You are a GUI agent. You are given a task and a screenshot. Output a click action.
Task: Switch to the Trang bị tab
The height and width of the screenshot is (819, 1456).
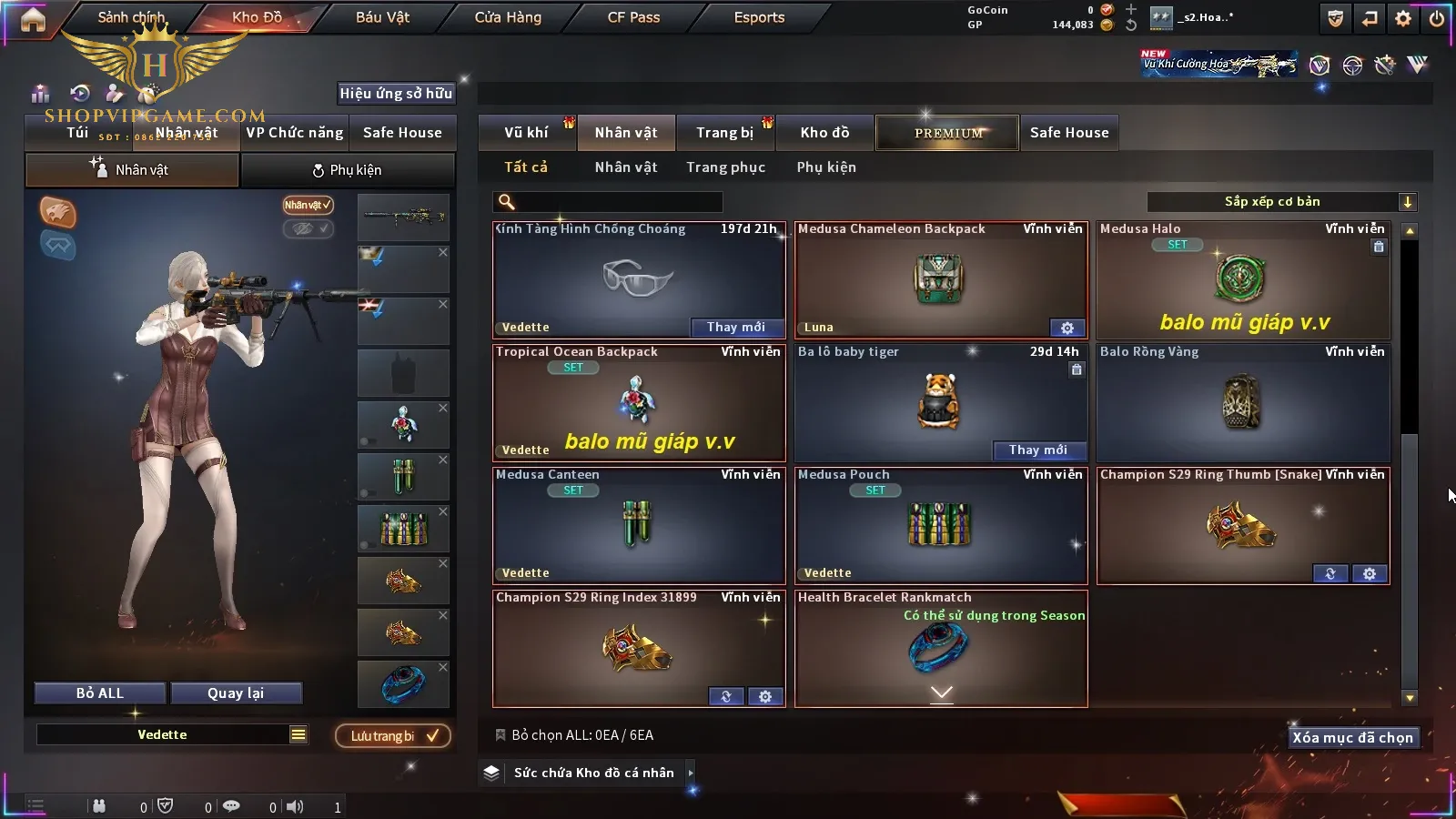click(724, 133)
